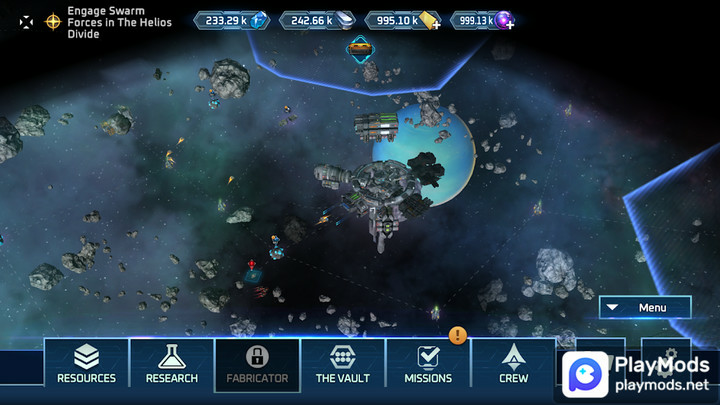Screen dimensions: 720x405
Task: Open the Research lab
Action: pos(171,362)
